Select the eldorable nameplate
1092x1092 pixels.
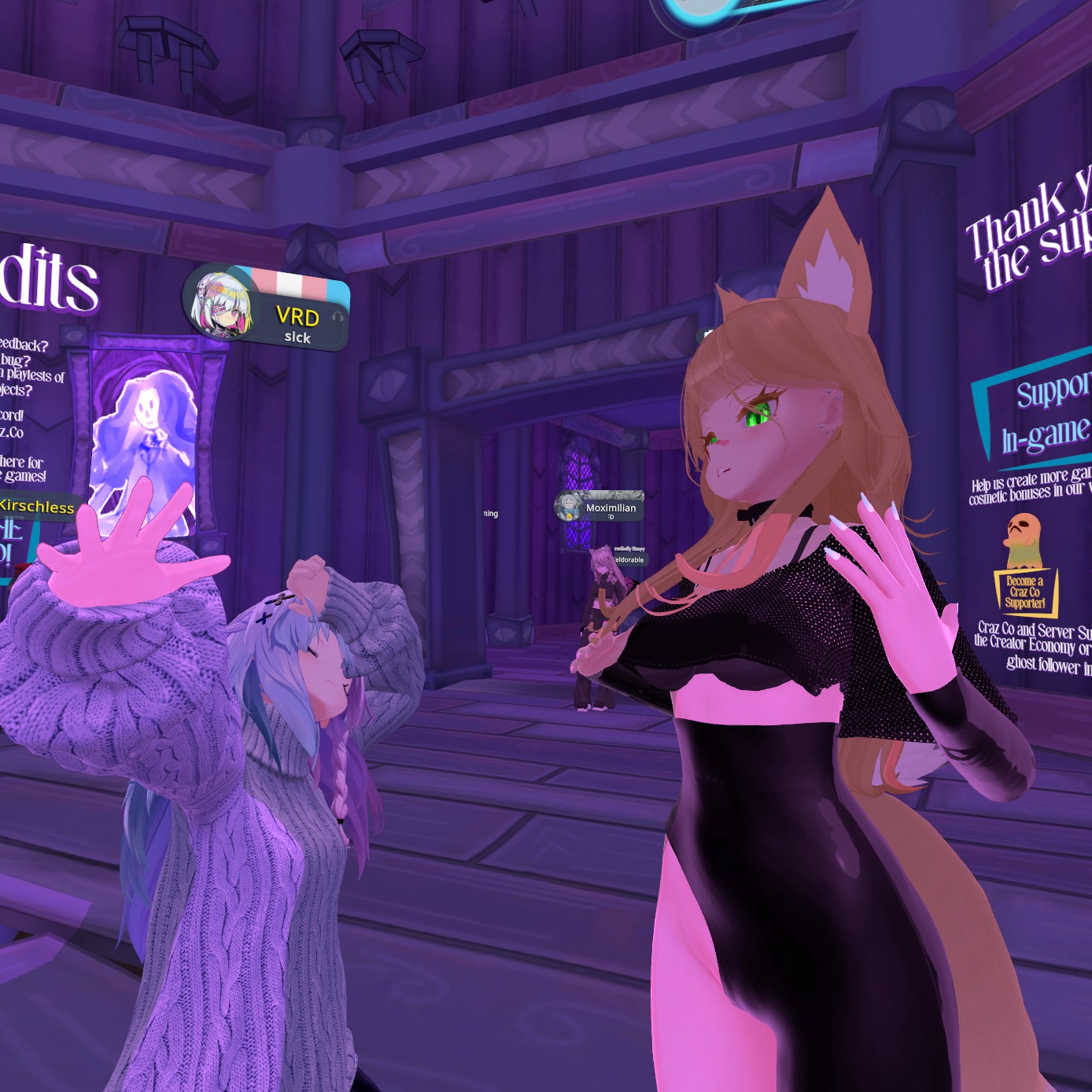tap(629, 559)
